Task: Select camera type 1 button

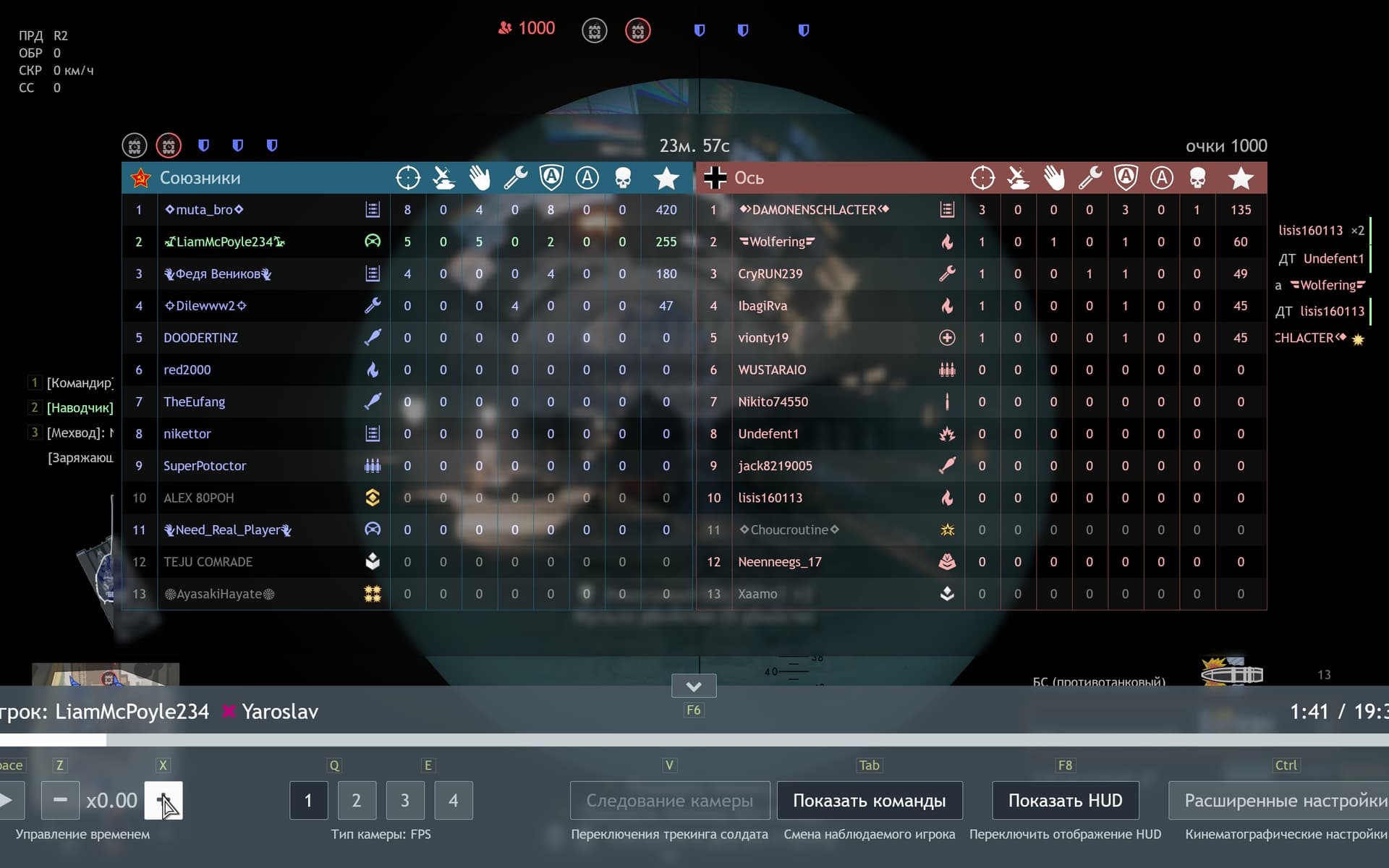Action: tap(309, 801)
